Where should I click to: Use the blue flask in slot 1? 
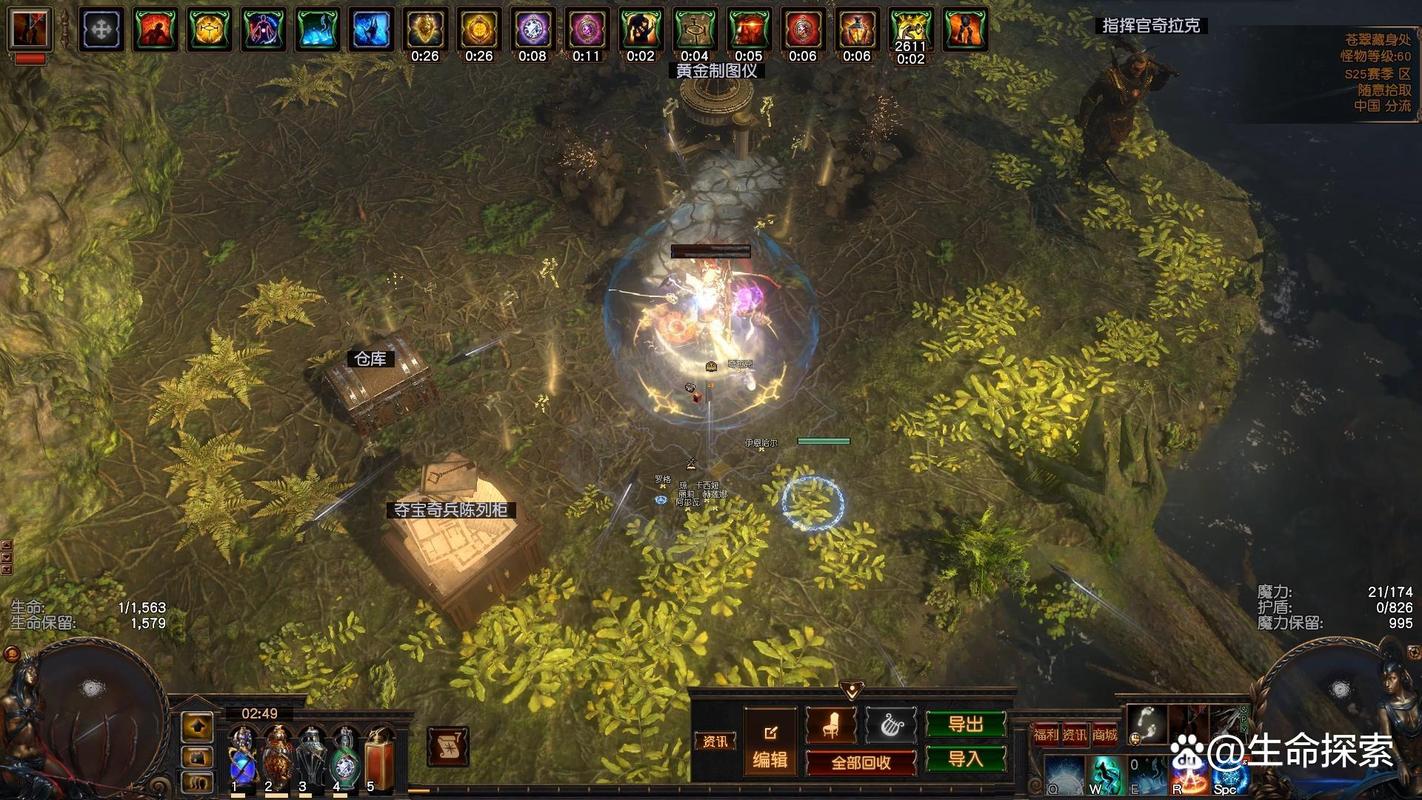(x=242, y=756)
